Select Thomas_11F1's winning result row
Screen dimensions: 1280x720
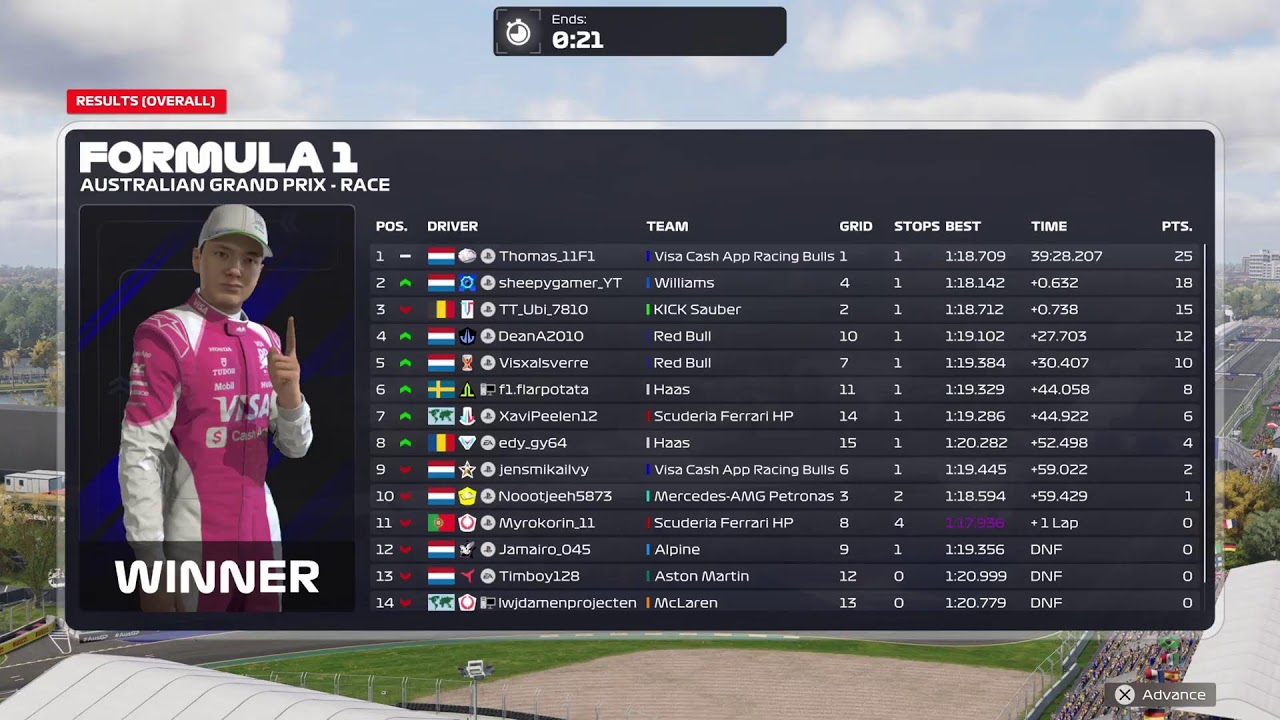click(x=785, y=256)
